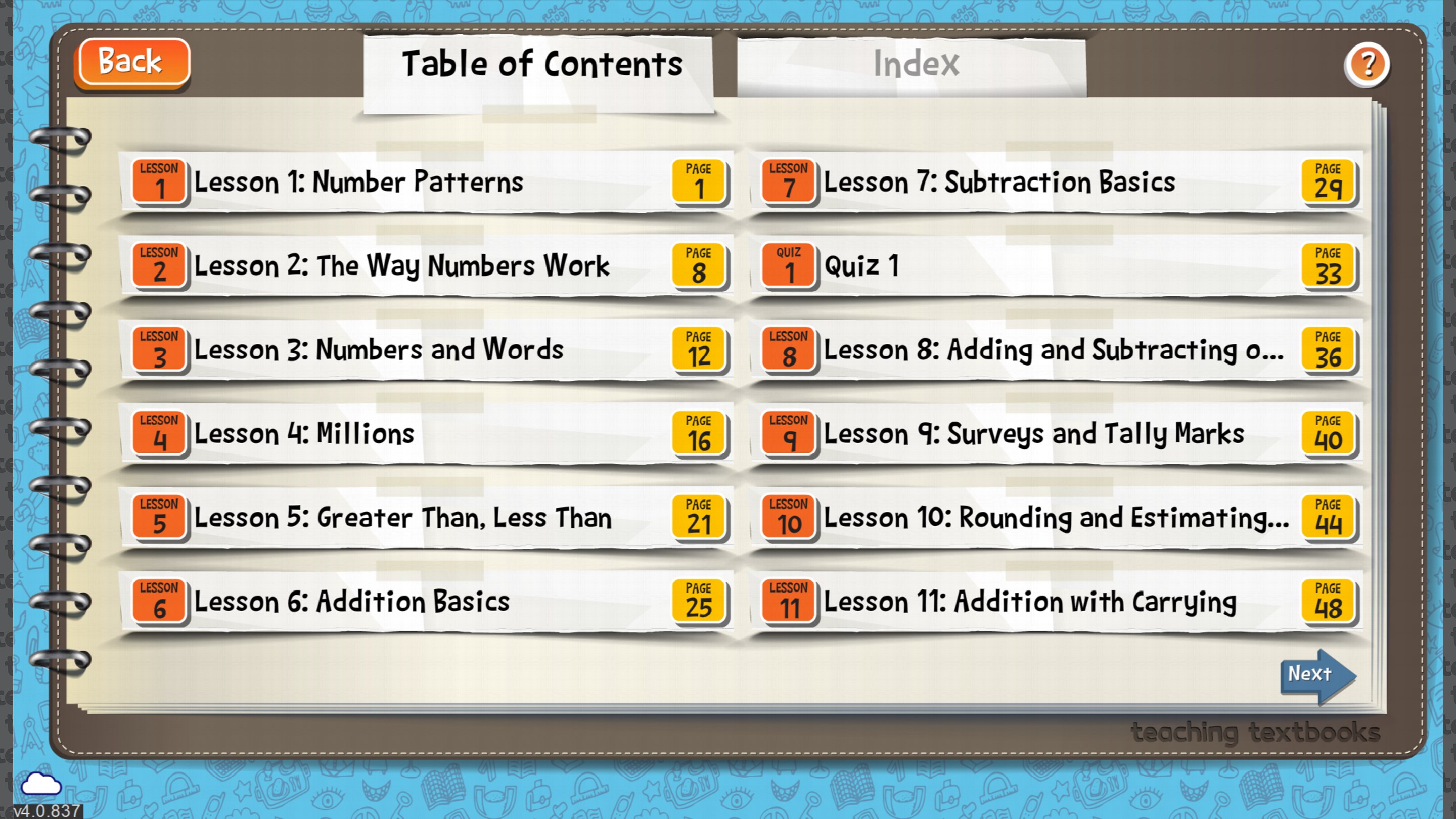Select the orange Lesson 1 badge
The width and height of the screenshot is (1456, 819).
[x=159, y=182]
